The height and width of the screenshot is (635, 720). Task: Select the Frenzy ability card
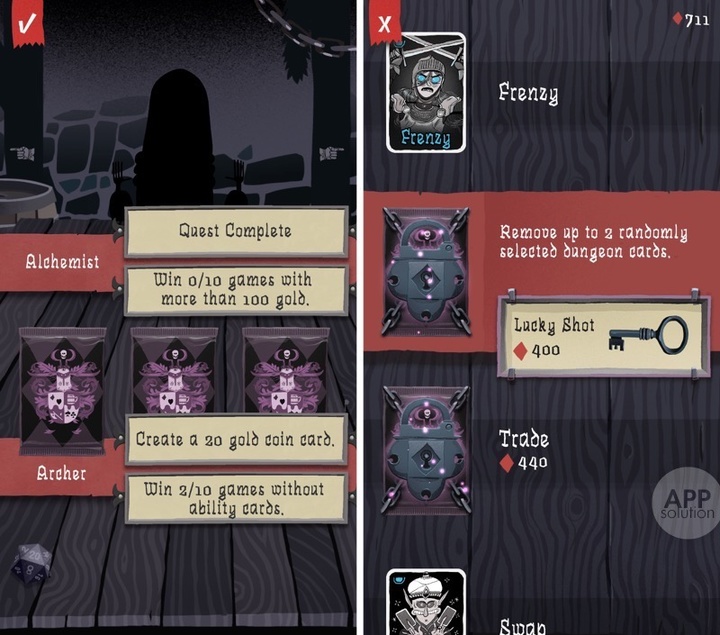[426, 94]
